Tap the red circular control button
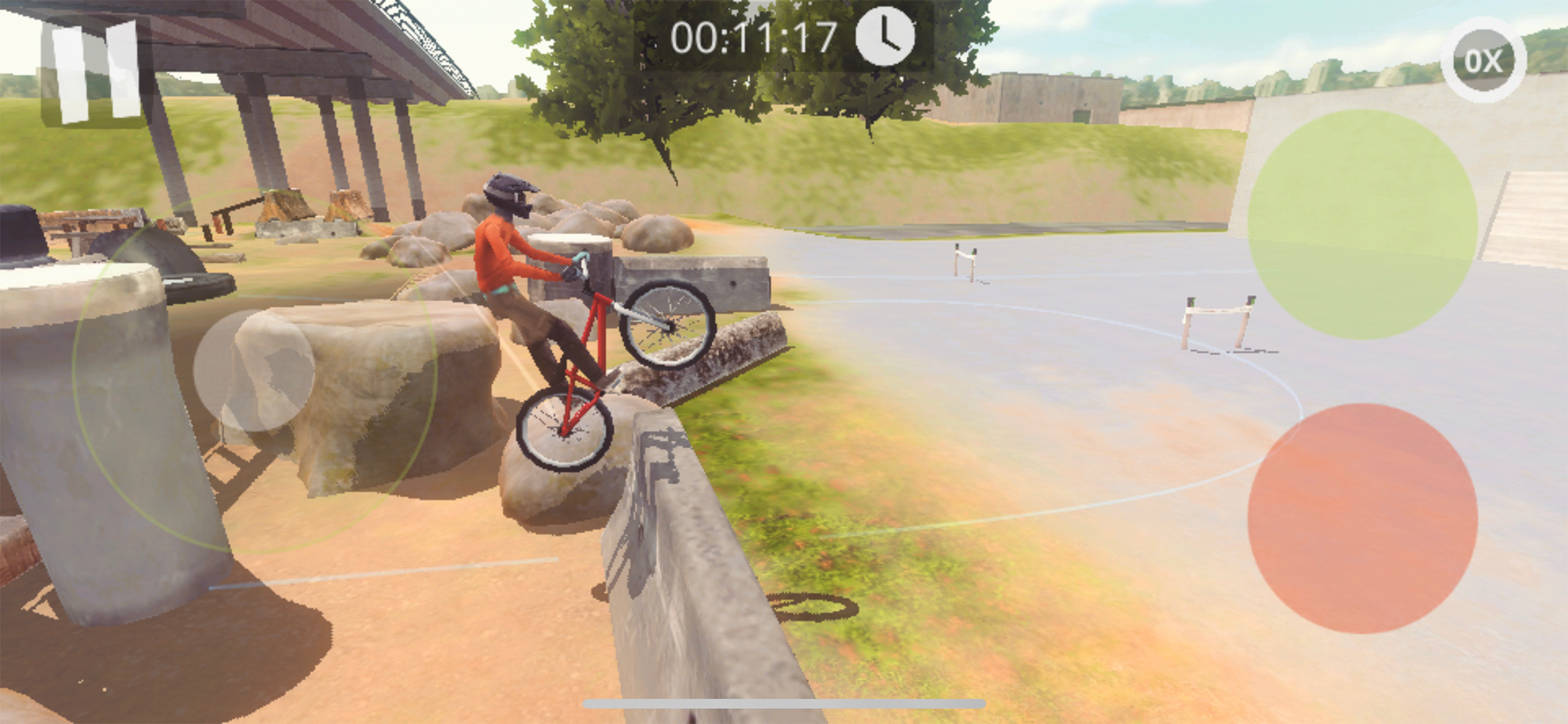Screen dimensions: 1568x724 point(1362,518)
